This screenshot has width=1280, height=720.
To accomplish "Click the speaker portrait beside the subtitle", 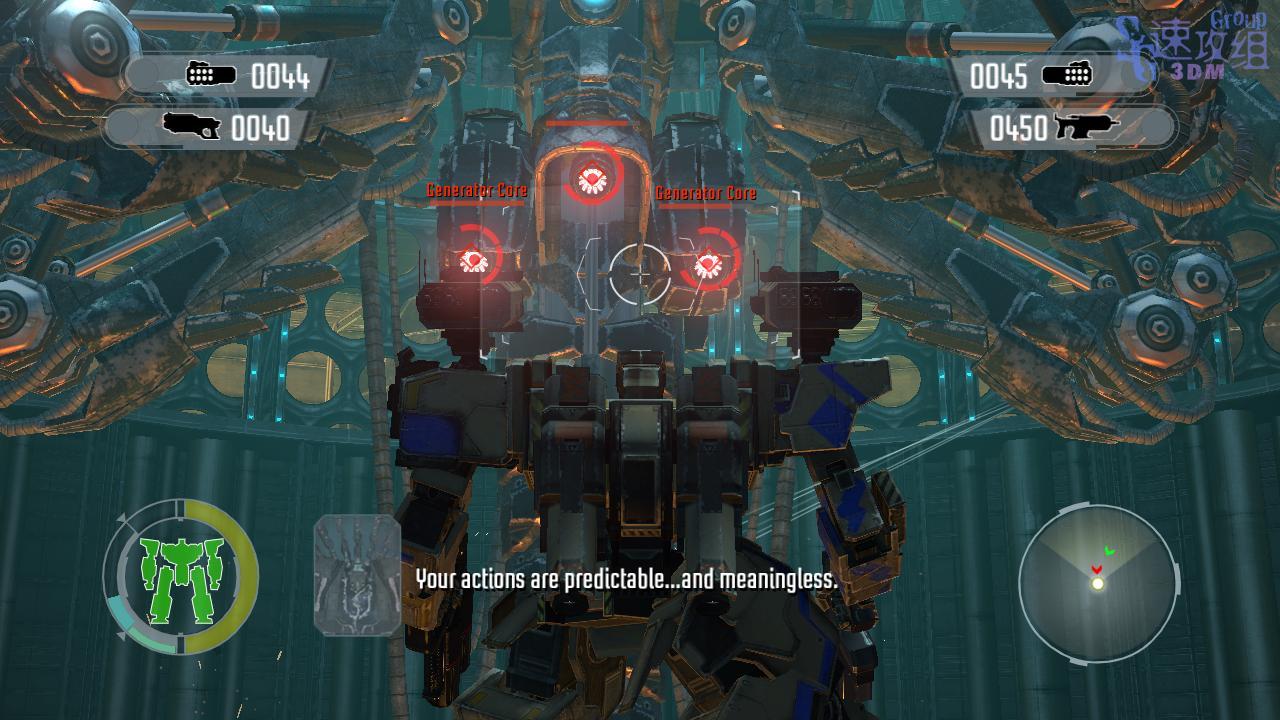I will [x=357, y=576].
